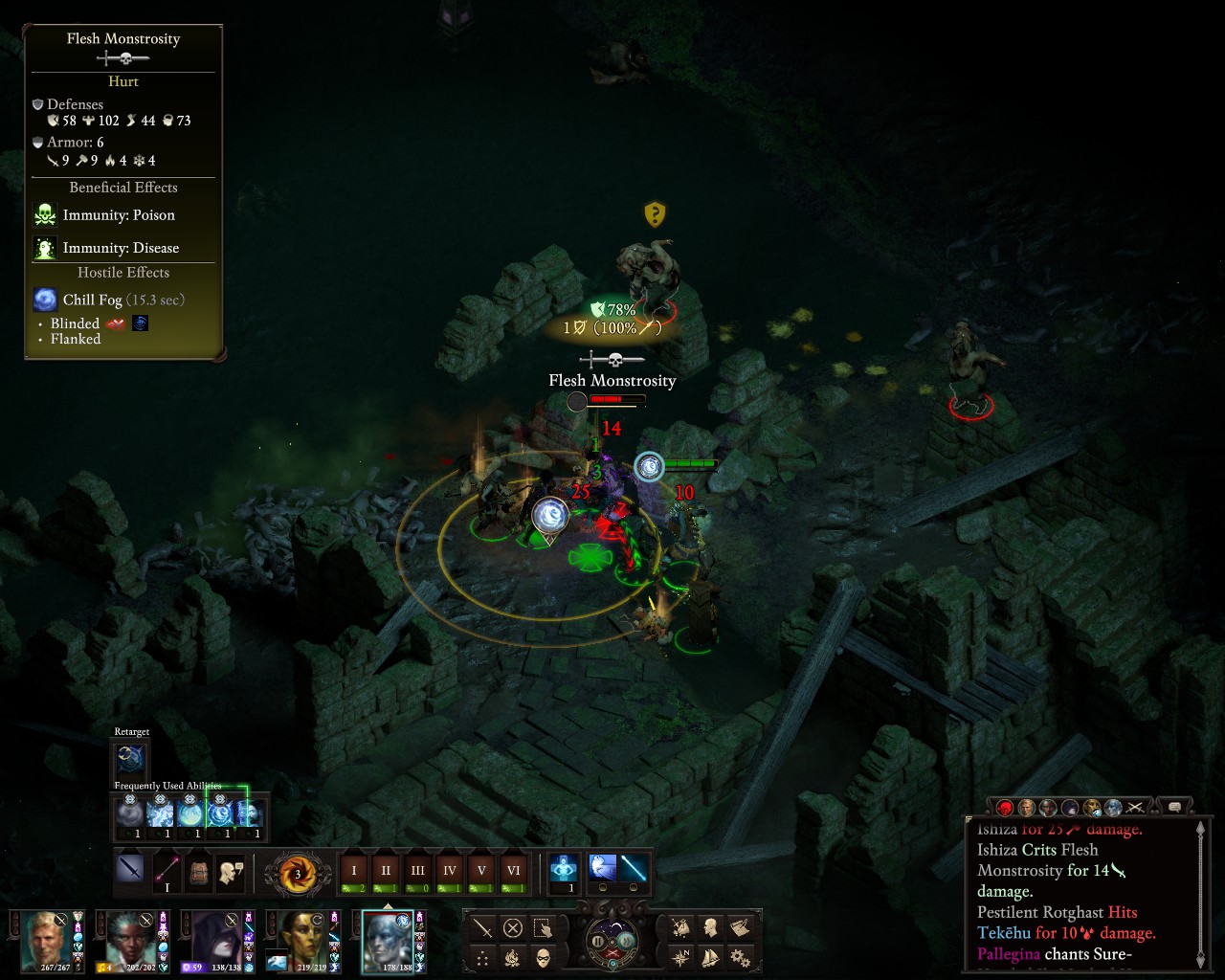This screenshot has height=980, width=1225.
Task: Select the sword weapon attack icon
Action: pos(130,871)
